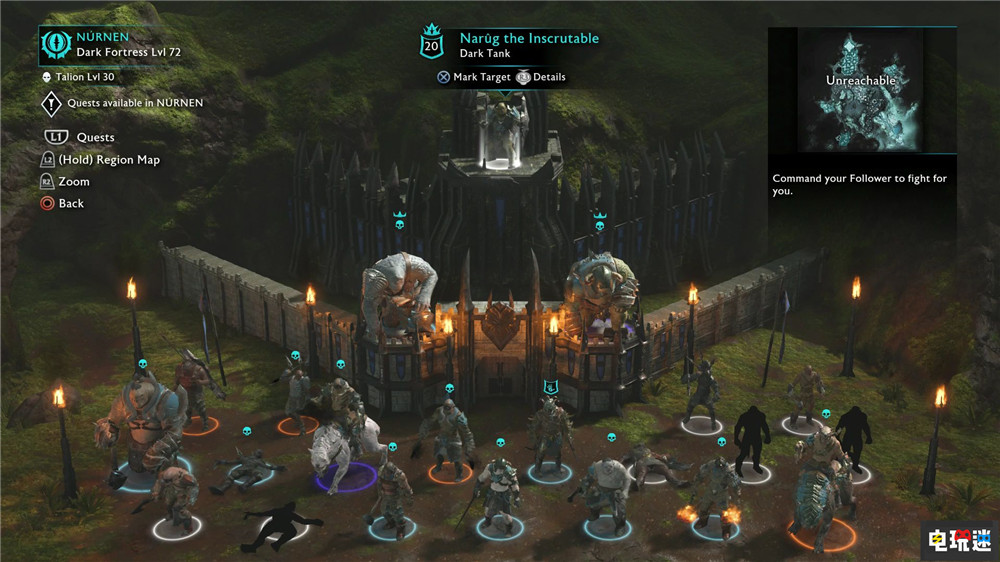The image size is (1000, 562).
Task: Choose the Zoom option
Action: (x=73, y=181)
